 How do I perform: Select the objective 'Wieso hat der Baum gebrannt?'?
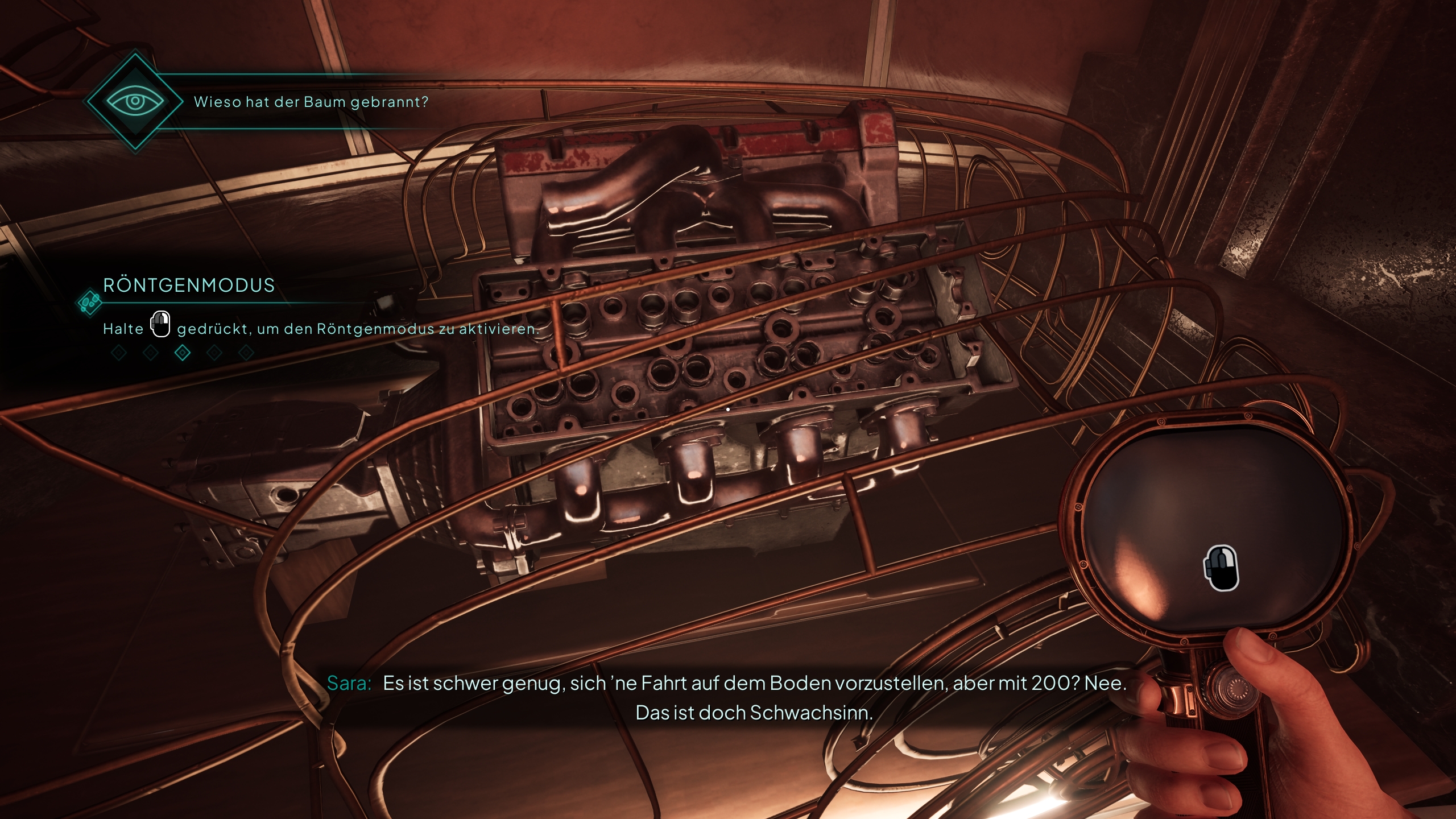coord(311,102)
